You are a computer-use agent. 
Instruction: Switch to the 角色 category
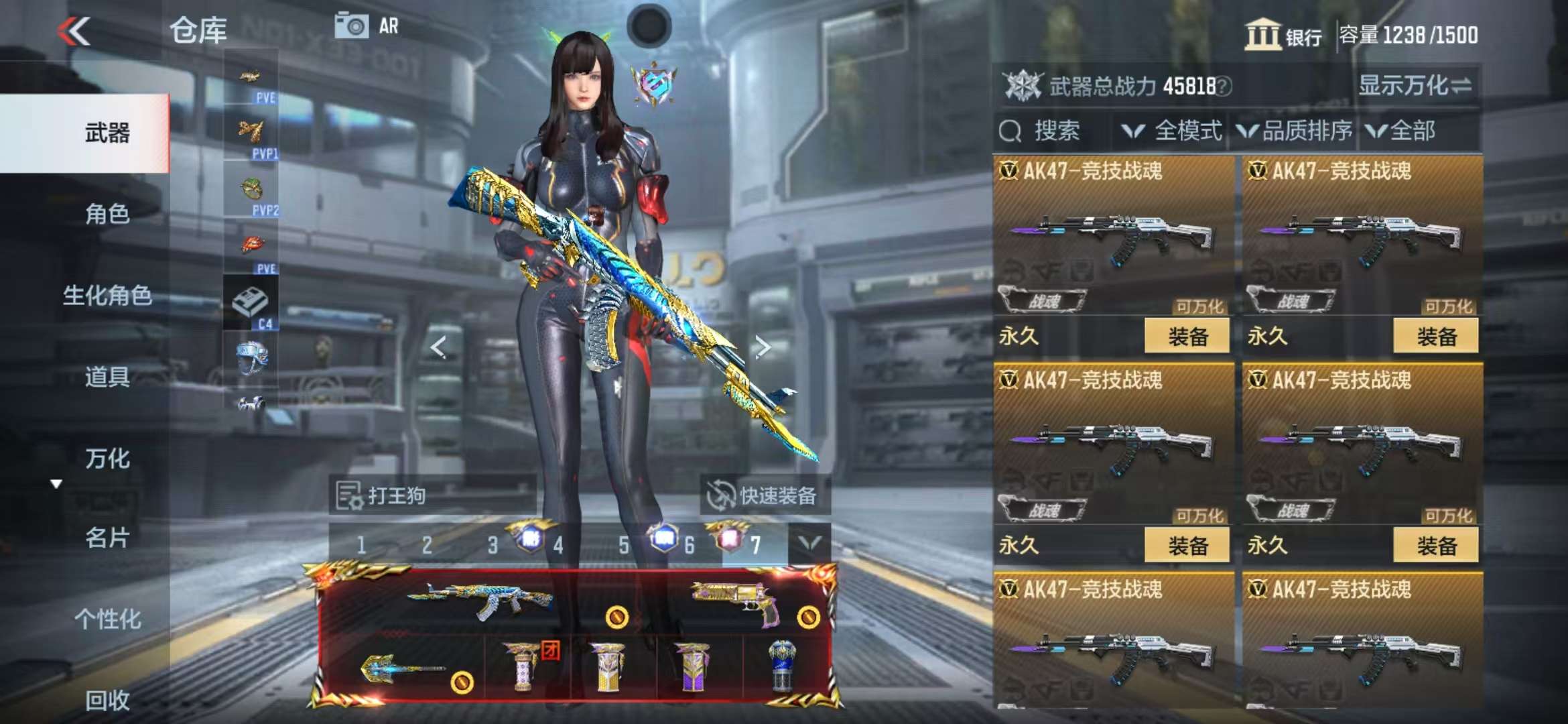(107, 214)
